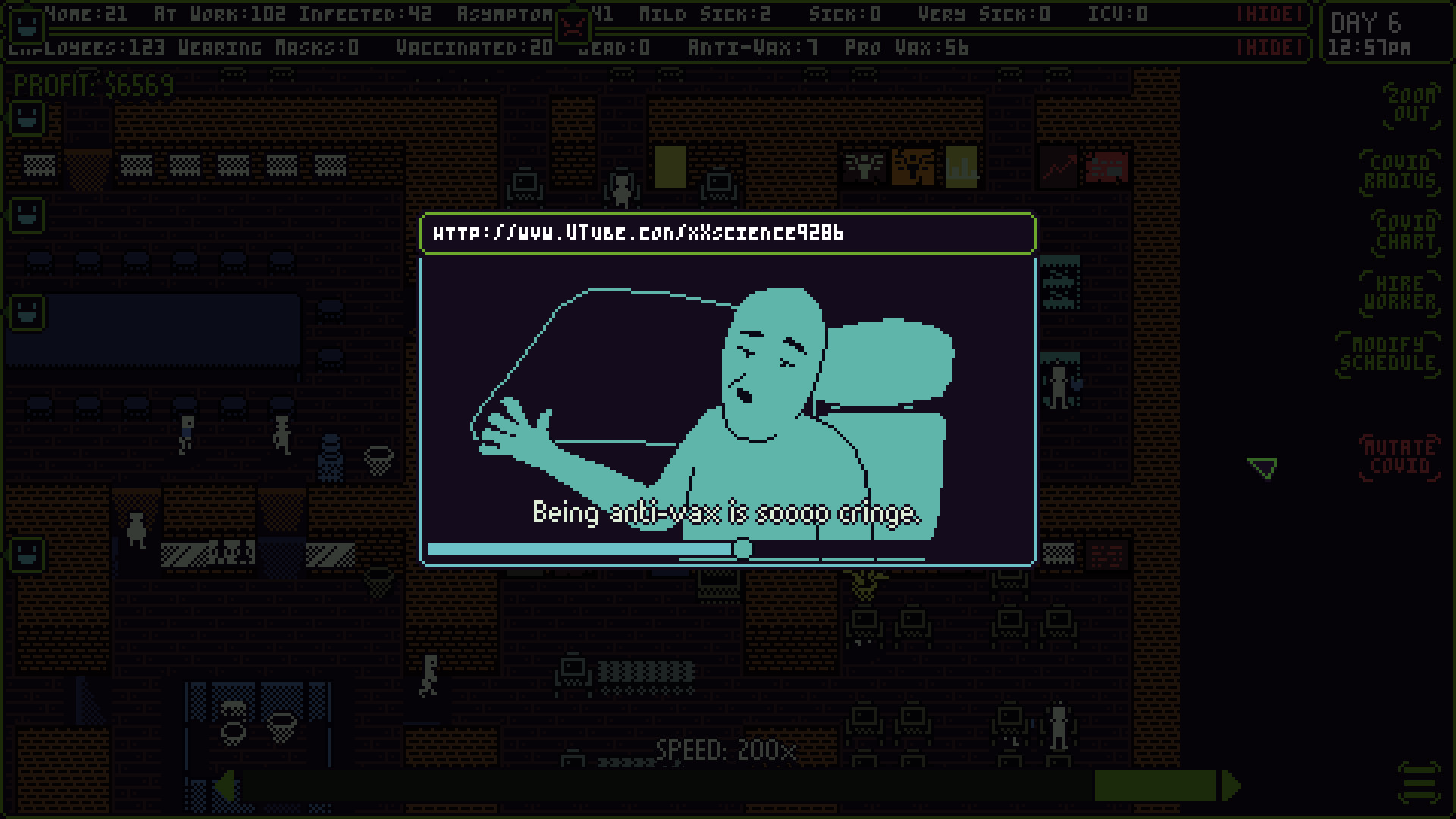Click the UTube video URL bar
Image resolution: width=1456 pixels, height=819 pixels.
[728, 234]
